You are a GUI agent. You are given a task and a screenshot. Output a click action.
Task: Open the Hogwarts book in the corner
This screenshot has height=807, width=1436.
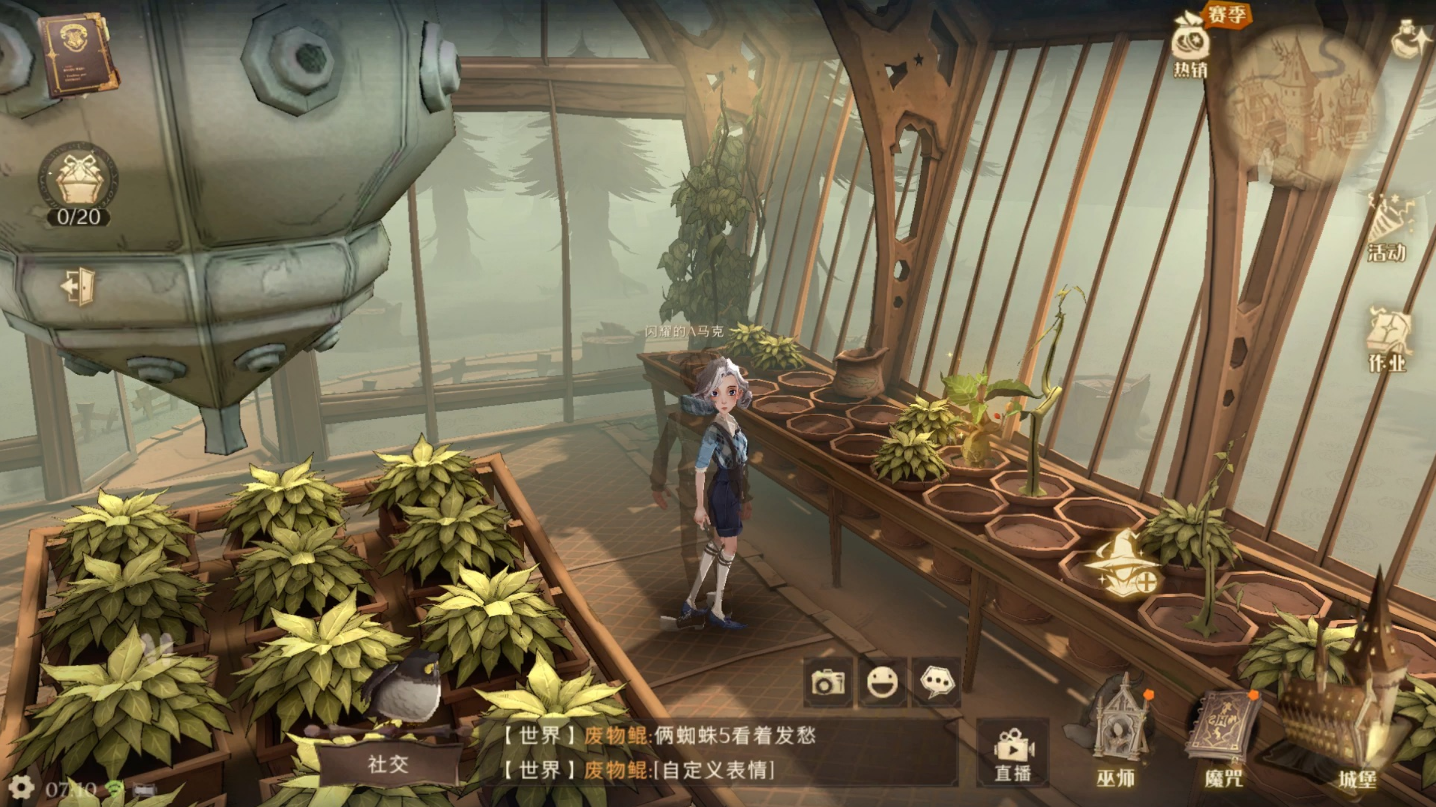77,53
